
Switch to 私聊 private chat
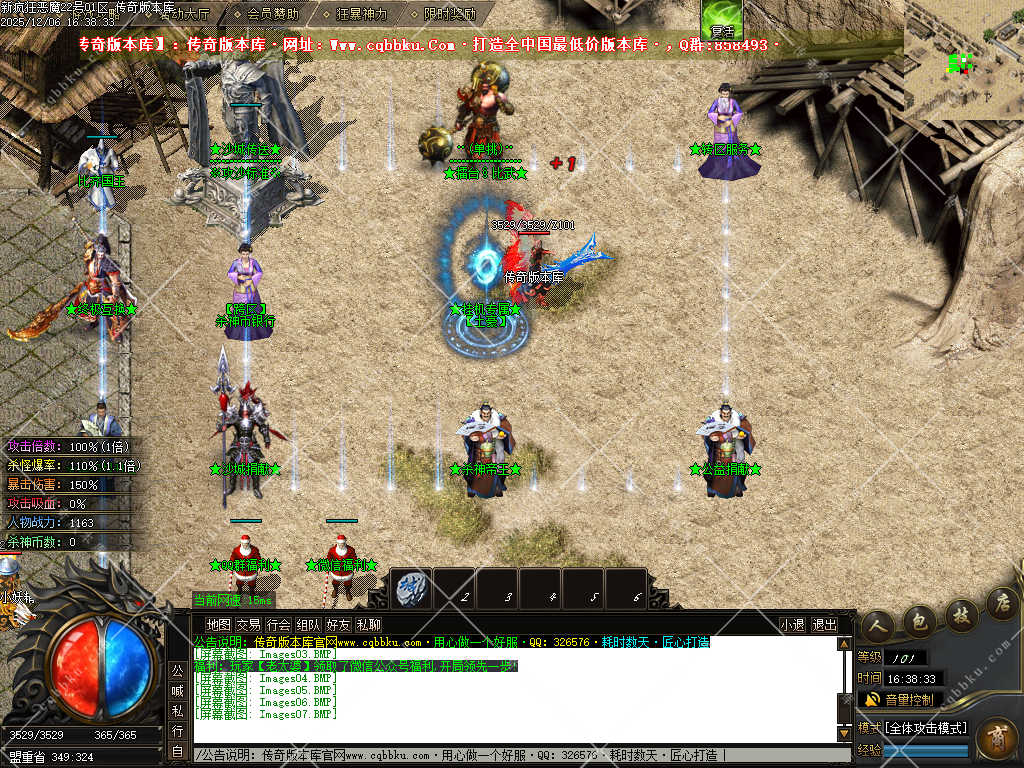point(368,625)
